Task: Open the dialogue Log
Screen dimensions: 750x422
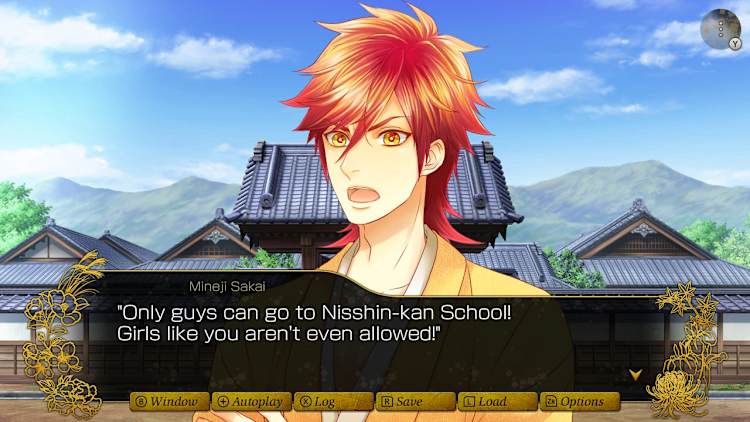Action: [333, 401]
